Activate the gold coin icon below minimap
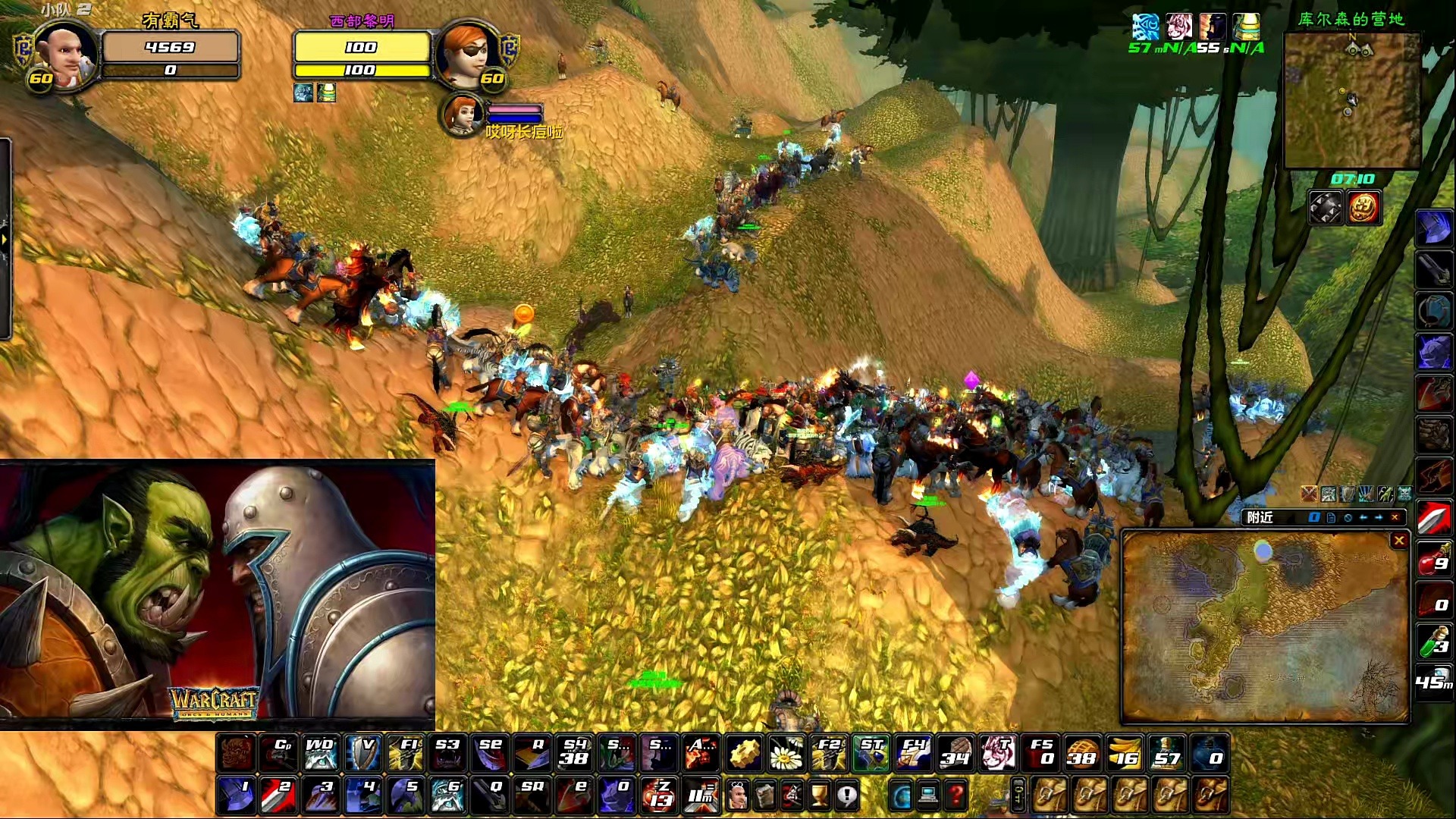 pyautogui.click(x=1363, y=208)
